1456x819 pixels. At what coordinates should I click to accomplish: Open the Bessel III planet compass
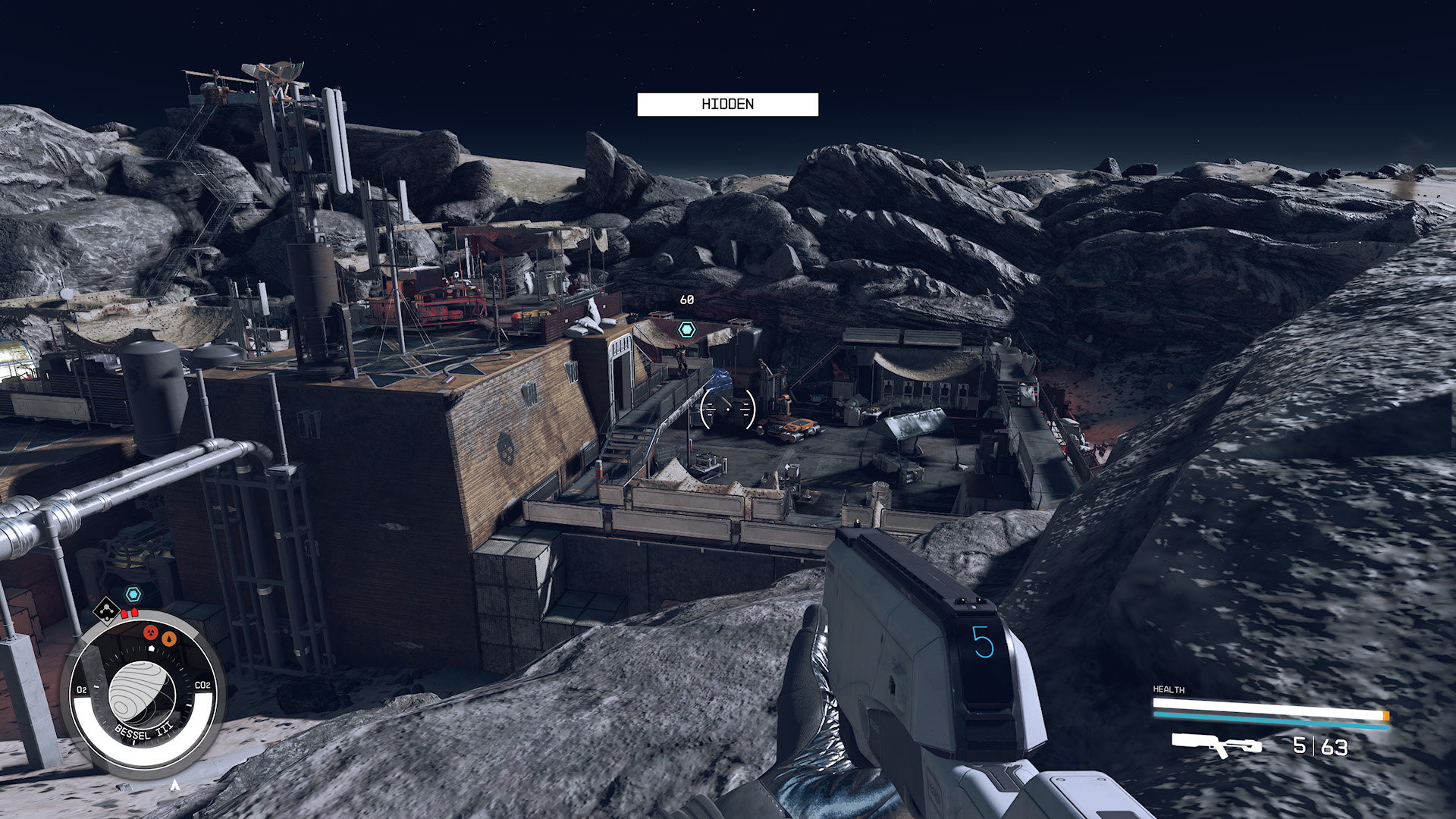(x=143, y=694)
